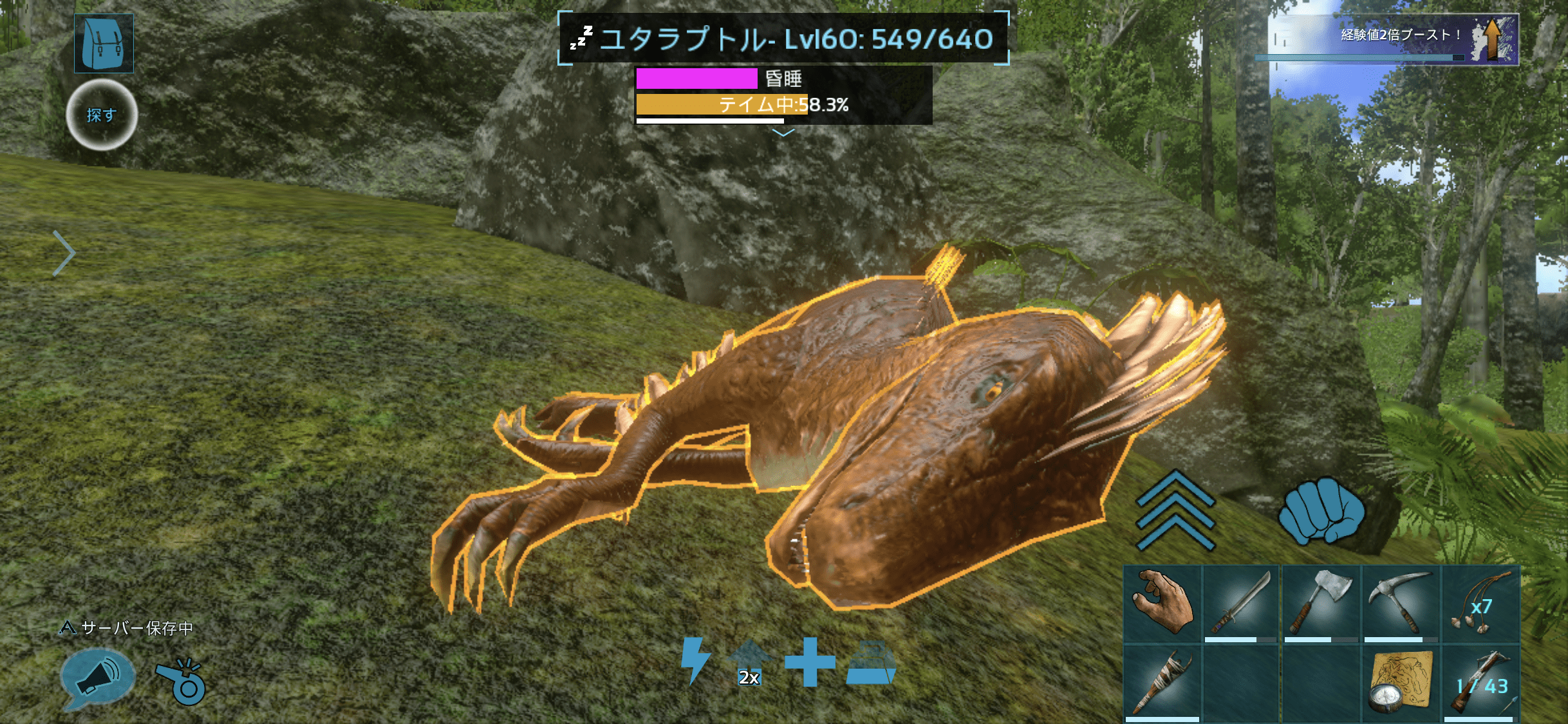Image resolution: width=1568 pixels, height=724 pixels.
Task: Punch with the fist attack button
Action: tap(1321, 511)
